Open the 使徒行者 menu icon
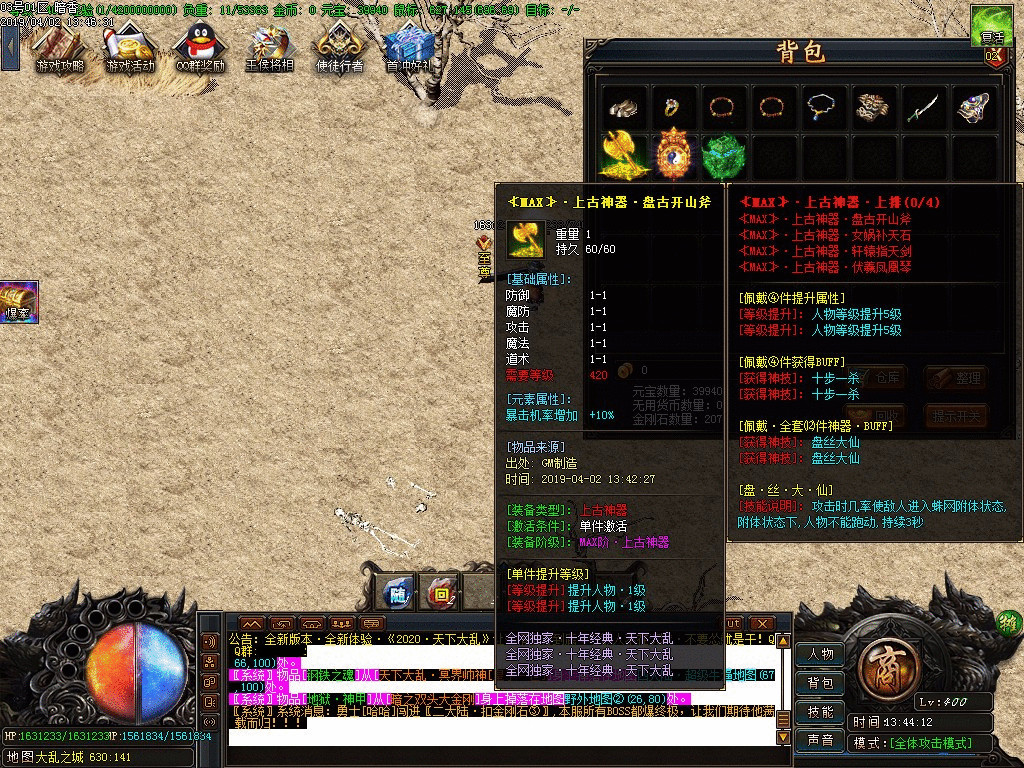Image resolution: width=1024 pixels, height=768 pixels. (340, 48)
